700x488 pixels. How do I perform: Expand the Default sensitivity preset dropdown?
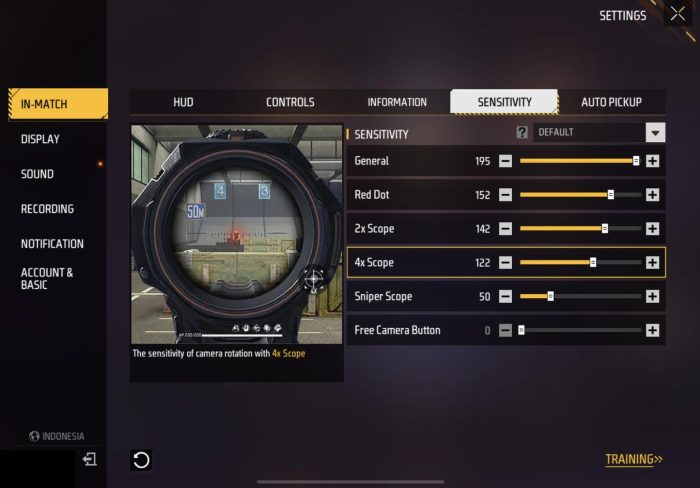(655, 132)
